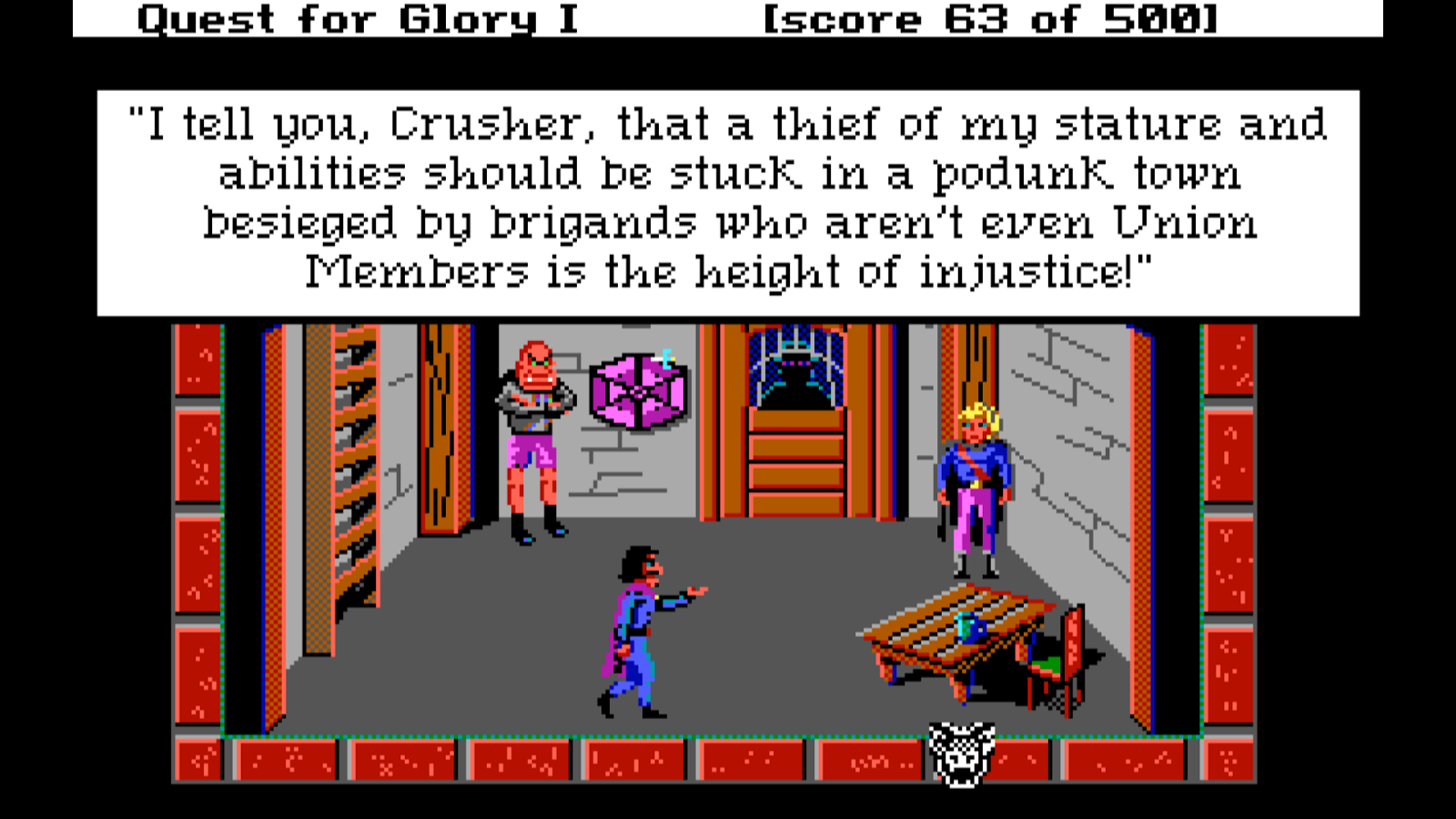Viewport: 1456px width, 819px height.
Task: Select the pink Thieves' Guild shield on the wall
Action: click(x=637, y=391)
